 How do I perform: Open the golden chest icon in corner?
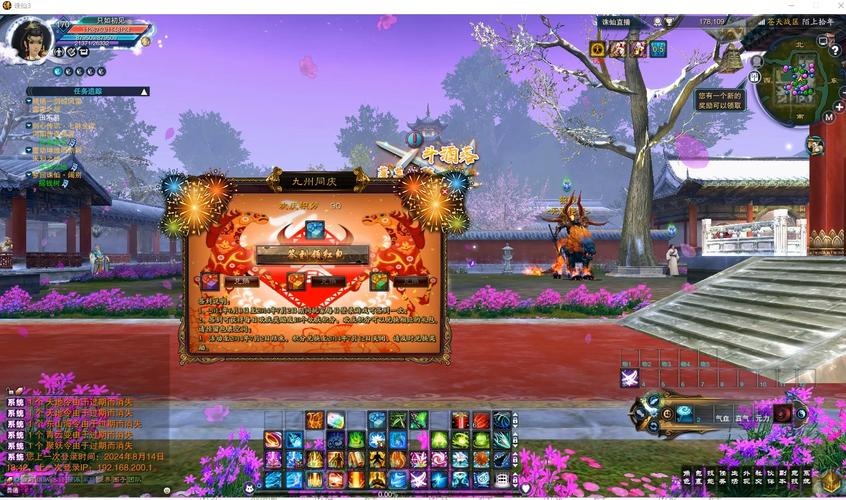pos(831,481)
